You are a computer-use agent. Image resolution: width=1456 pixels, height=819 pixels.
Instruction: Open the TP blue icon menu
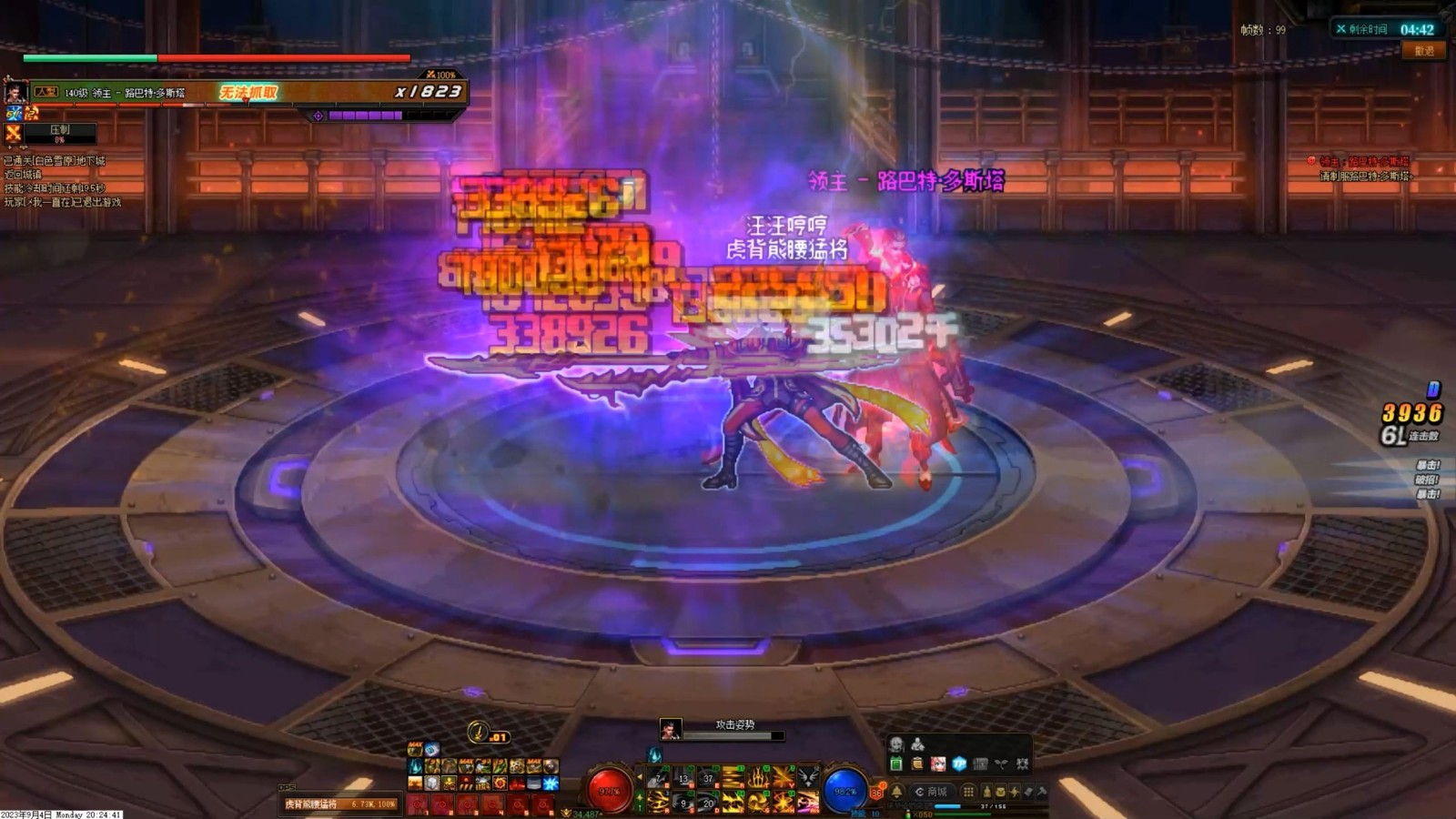click(959, 764)
